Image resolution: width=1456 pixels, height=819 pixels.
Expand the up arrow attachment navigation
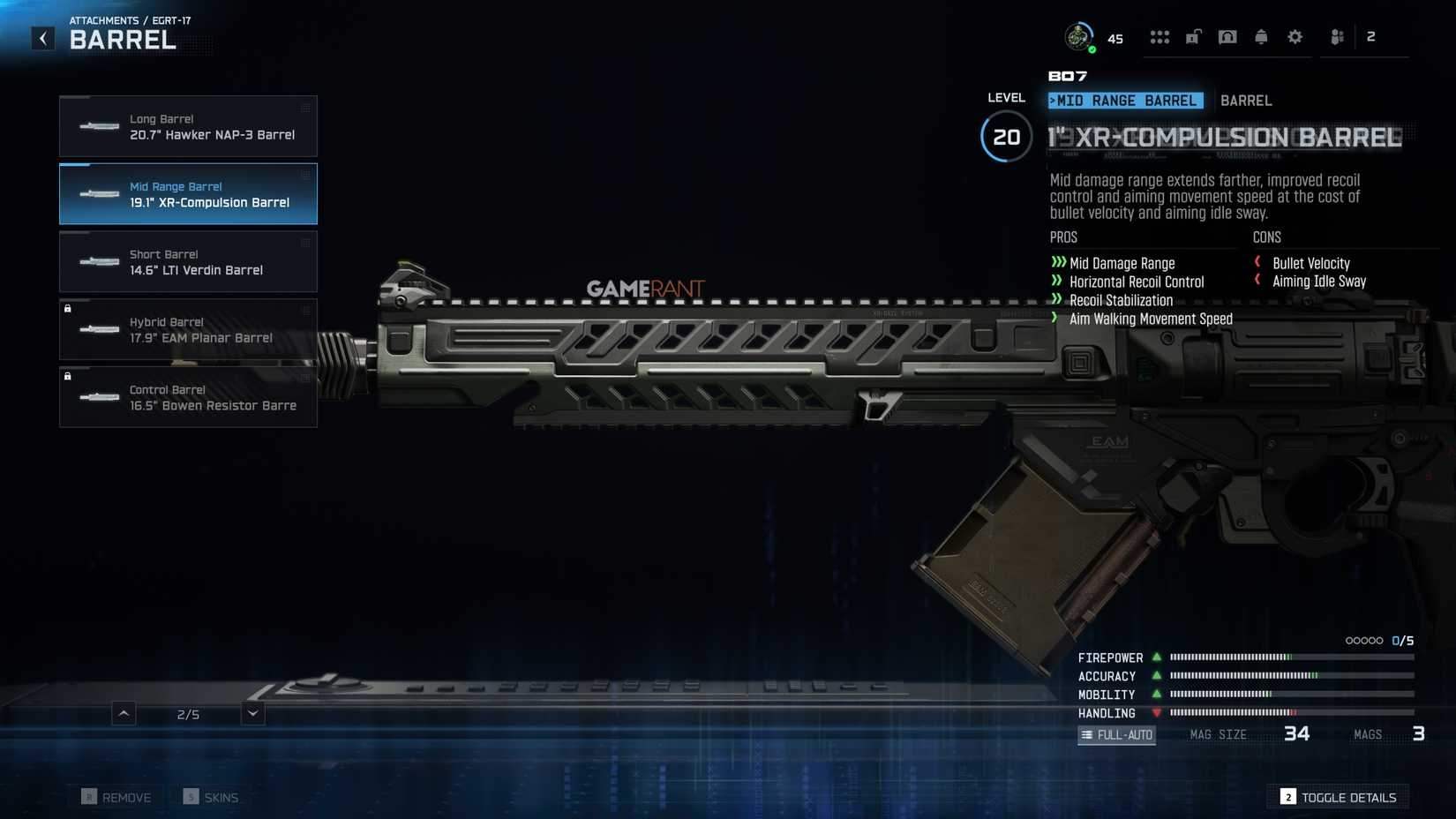(x=124, y=713)
